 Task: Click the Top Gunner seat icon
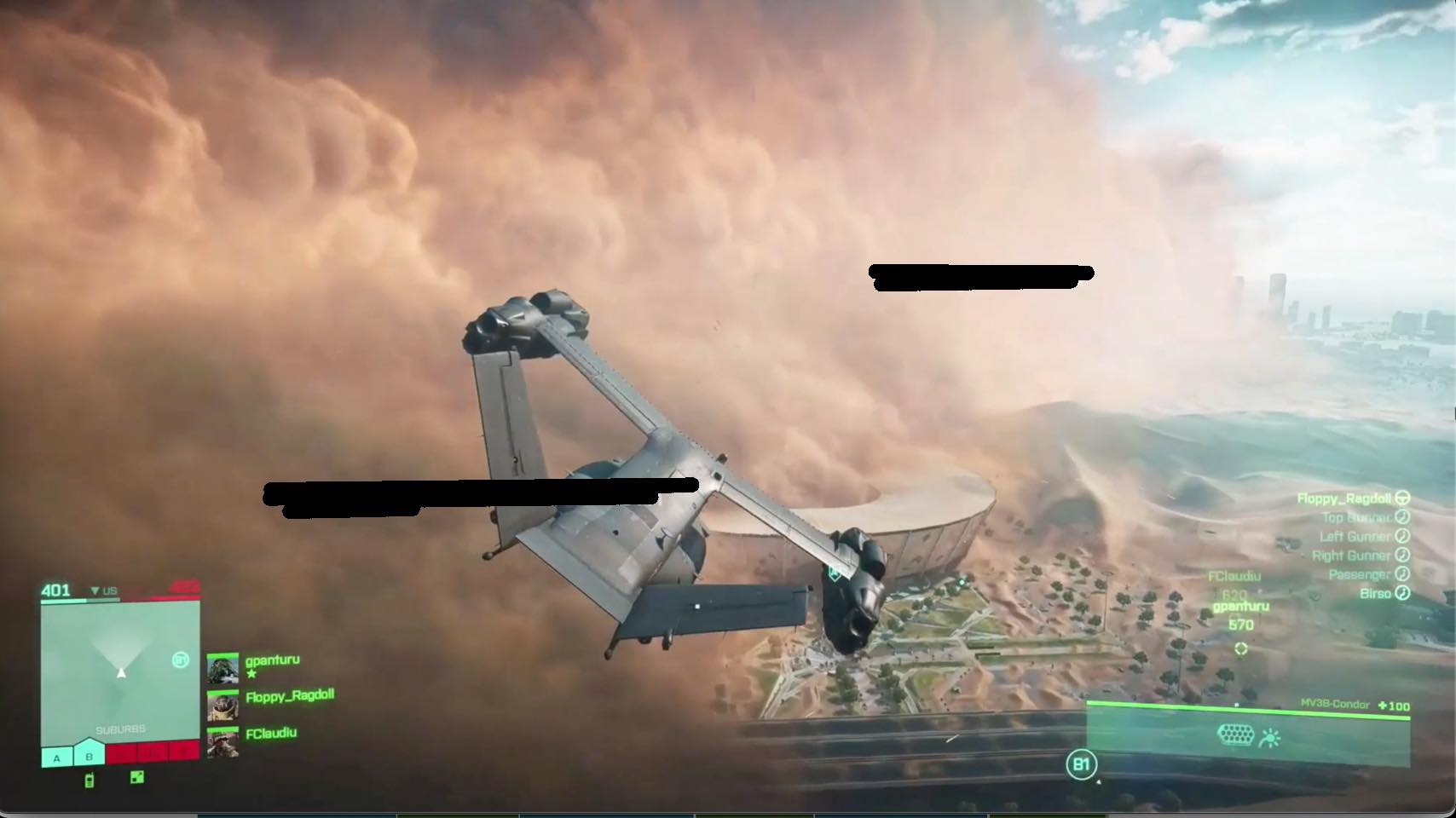[1403, 518]
